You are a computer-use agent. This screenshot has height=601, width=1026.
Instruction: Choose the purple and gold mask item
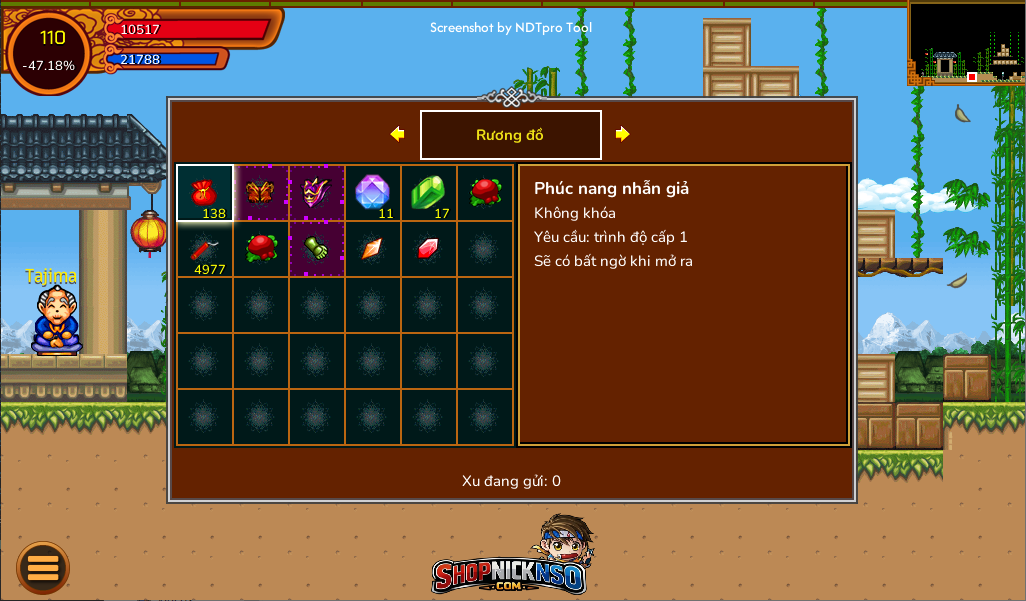317,193
